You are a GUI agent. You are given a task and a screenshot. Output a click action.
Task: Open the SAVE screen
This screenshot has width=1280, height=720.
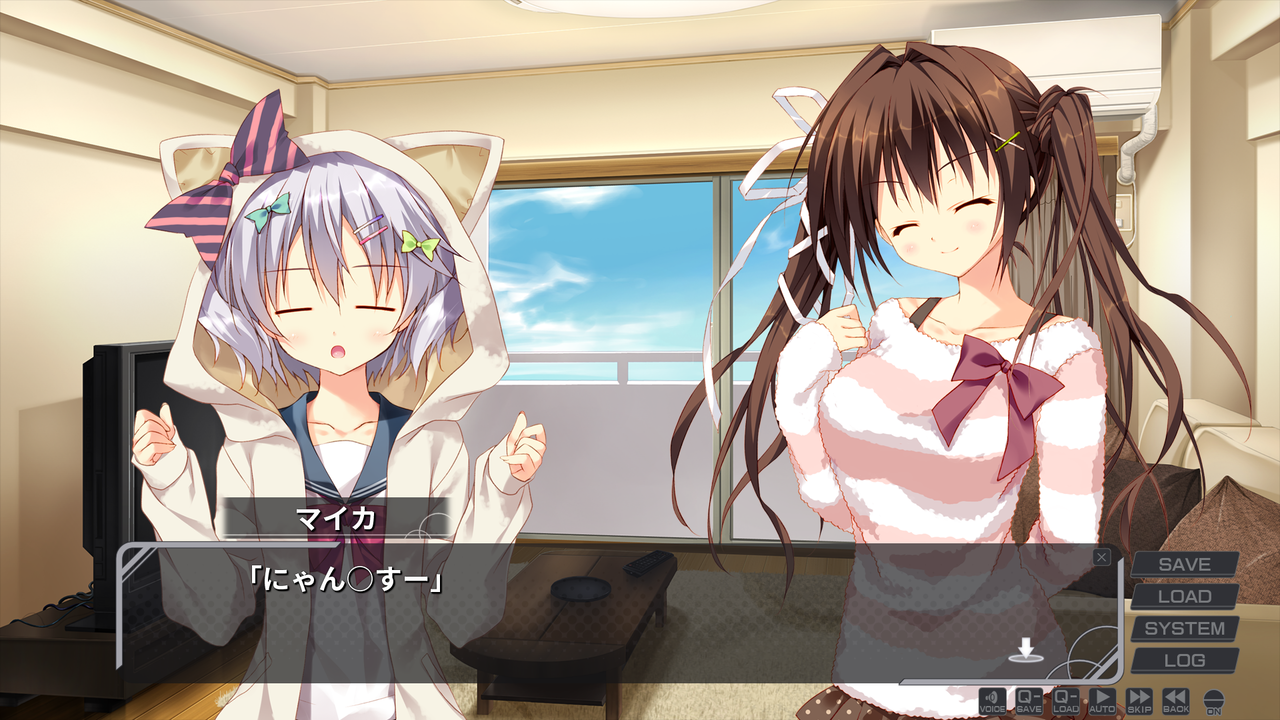1186,564
